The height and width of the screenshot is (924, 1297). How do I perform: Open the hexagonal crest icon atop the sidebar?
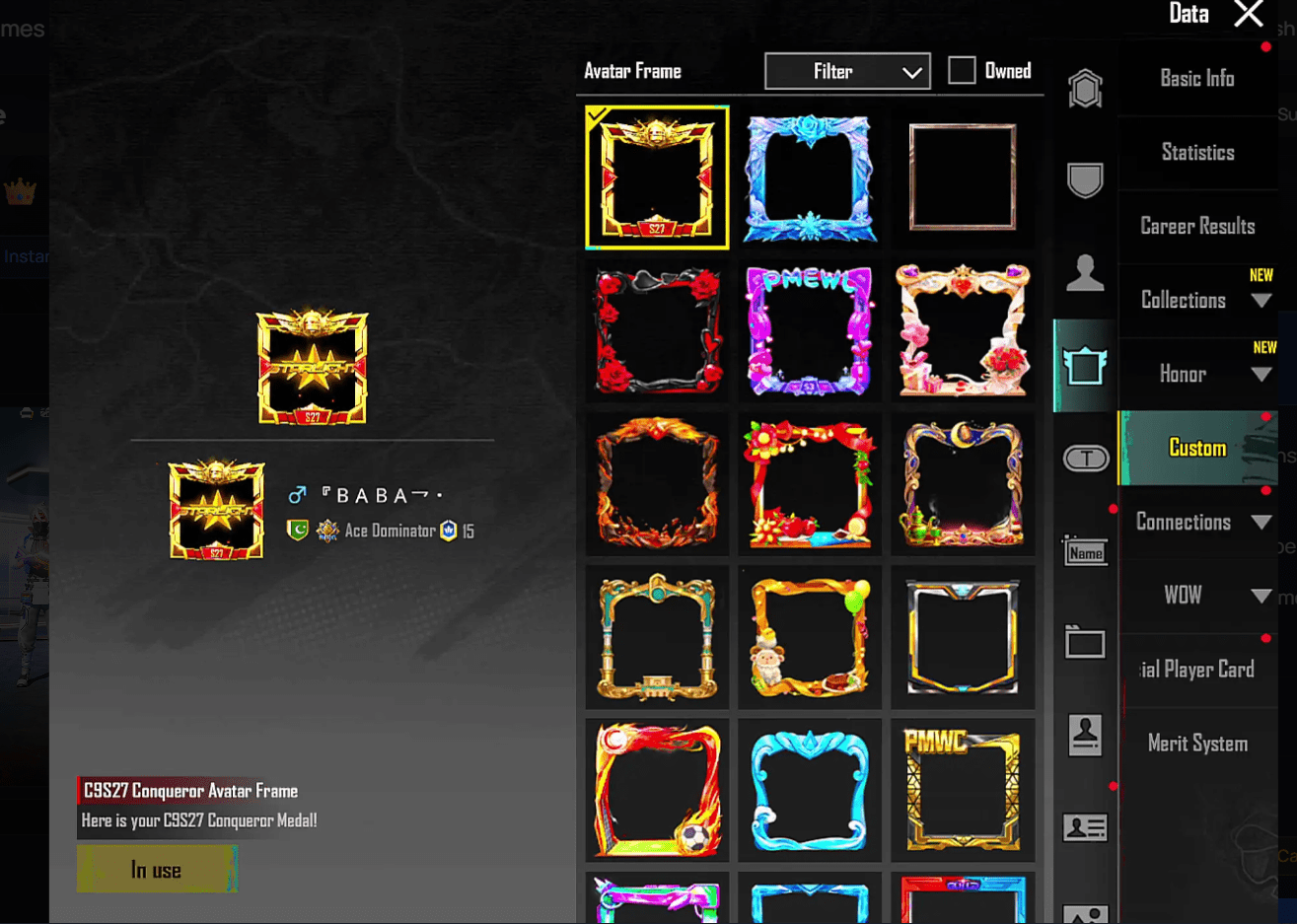tap(1084, 87)
